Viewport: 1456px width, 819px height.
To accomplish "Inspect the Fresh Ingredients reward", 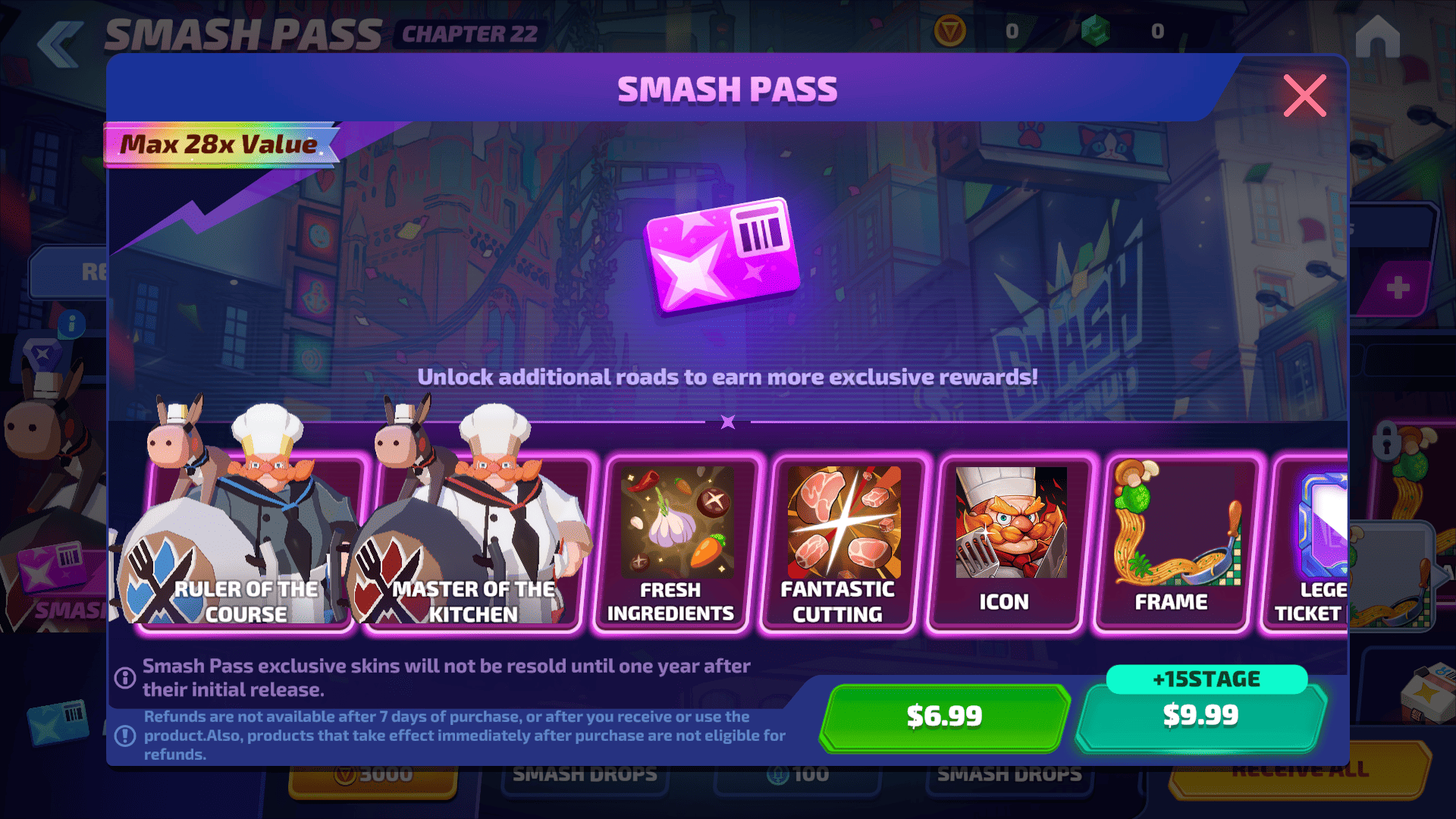I will [x=670, y=542].
